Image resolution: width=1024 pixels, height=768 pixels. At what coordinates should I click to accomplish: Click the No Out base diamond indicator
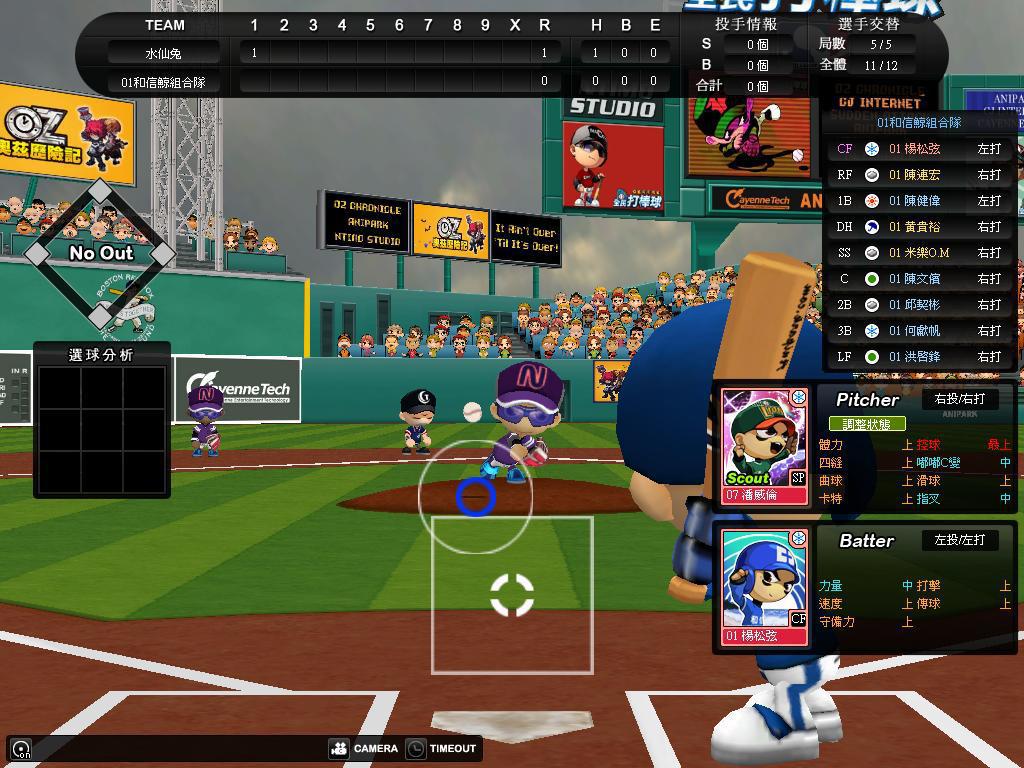click(x=100, y=254)
